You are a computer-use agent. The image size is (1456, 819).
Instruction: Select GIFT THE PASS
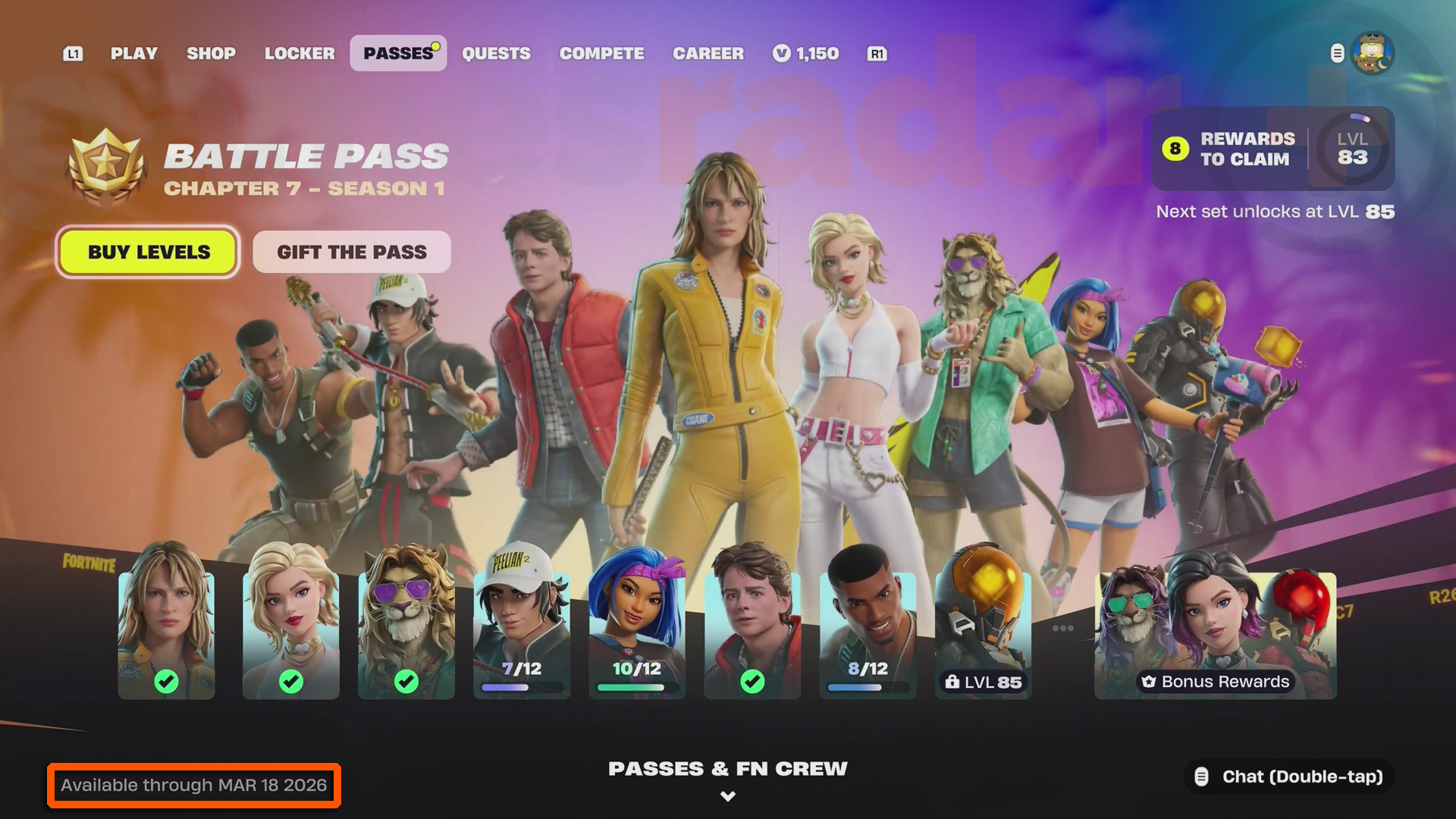click(x=351, y=252)
